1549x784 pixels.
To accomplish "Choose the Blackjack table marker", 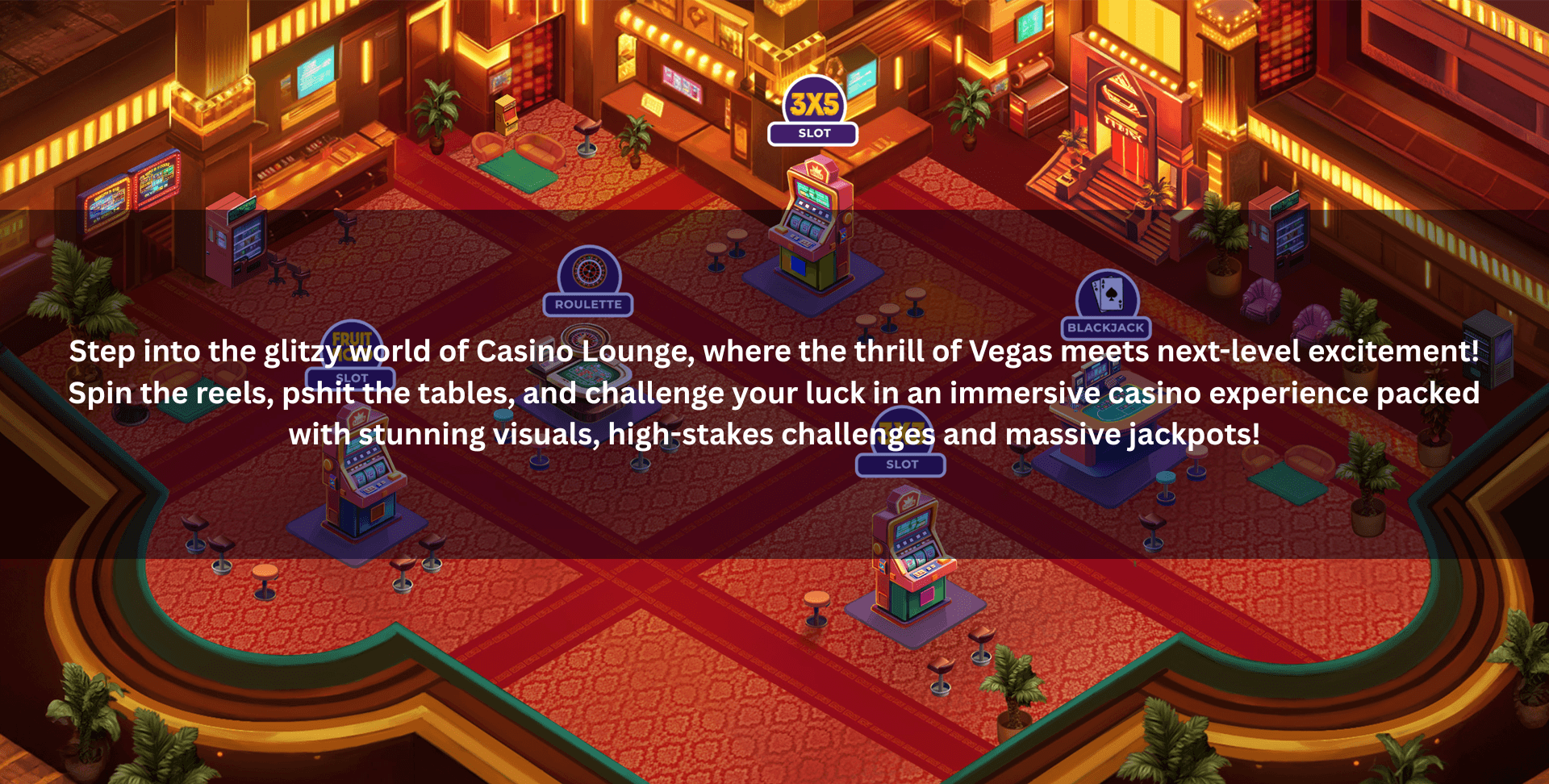I will click(1106, 305).
